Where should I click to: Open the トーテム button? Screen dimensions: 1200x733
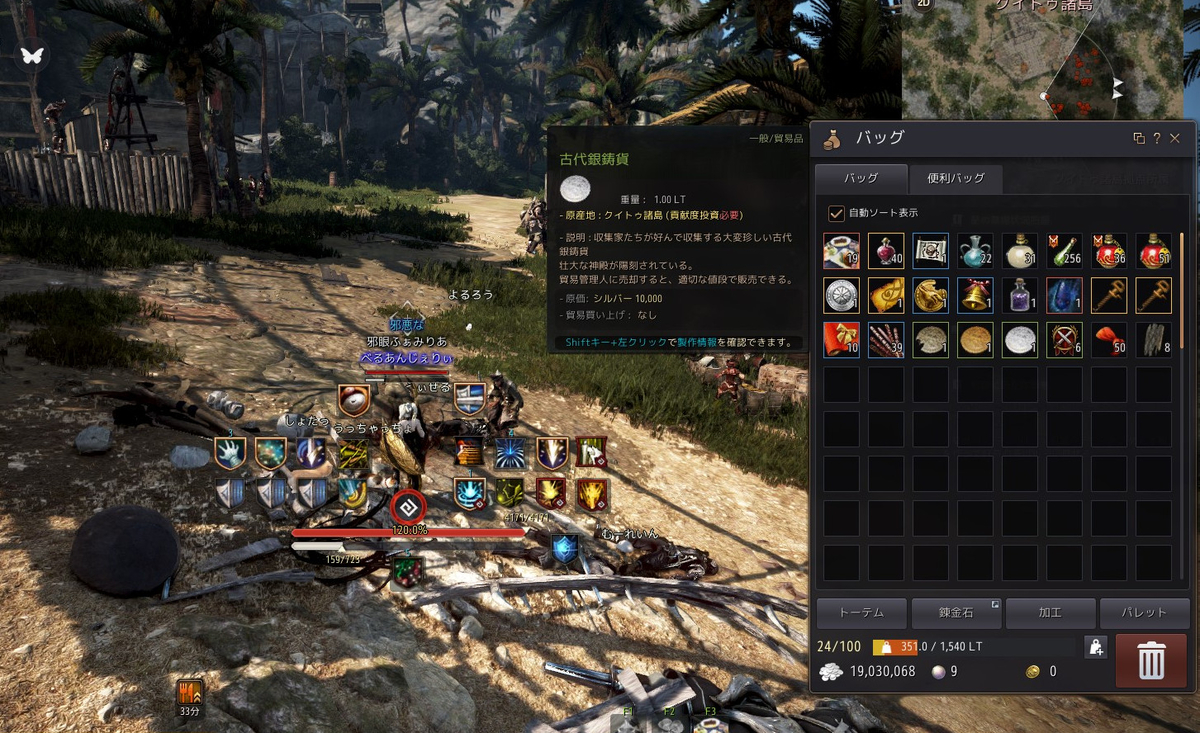click(x=861, y=613)
